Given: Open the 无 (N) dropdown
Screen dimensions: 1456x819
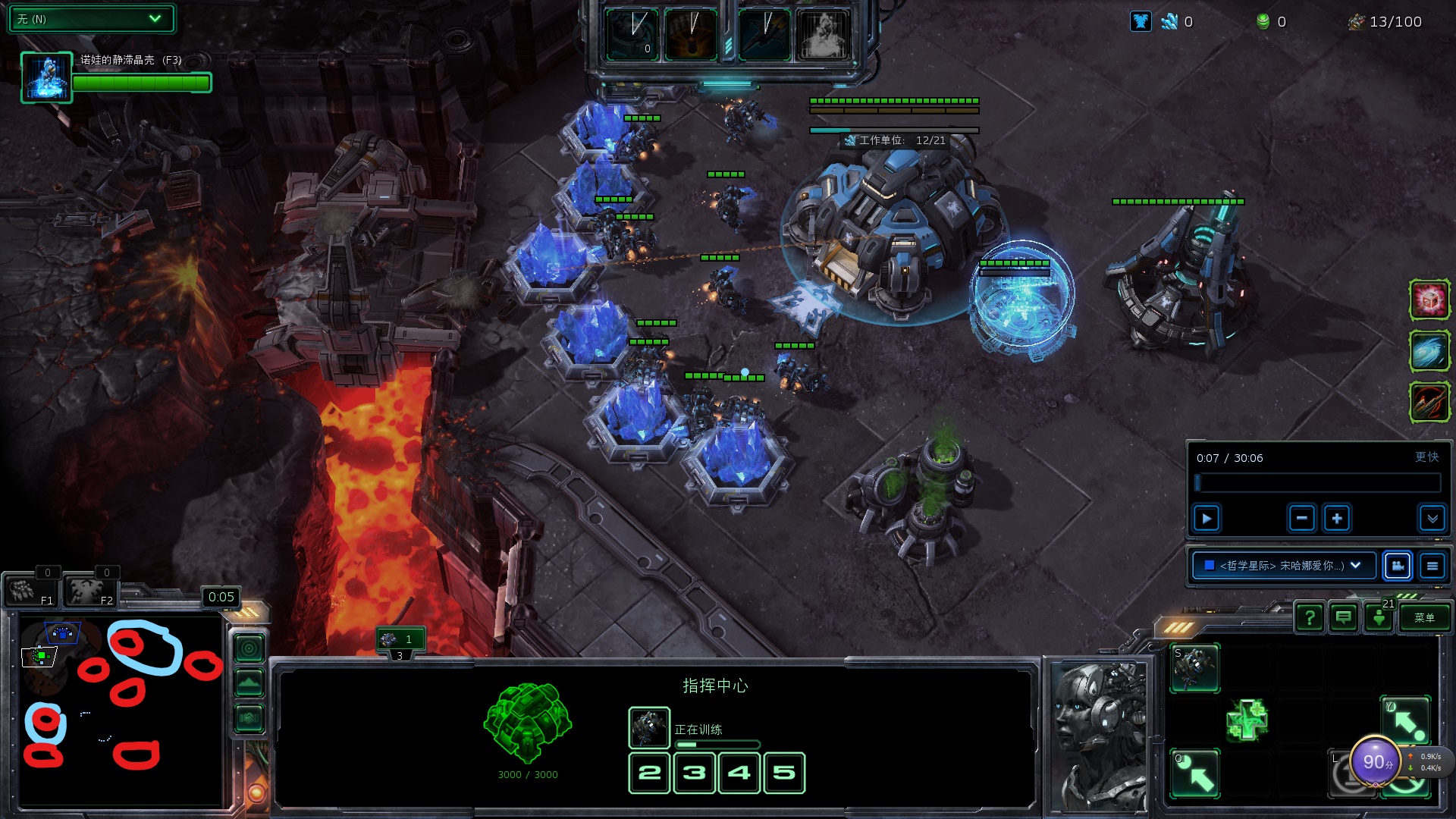Looking at the screenshot, I should pos(91,19).
